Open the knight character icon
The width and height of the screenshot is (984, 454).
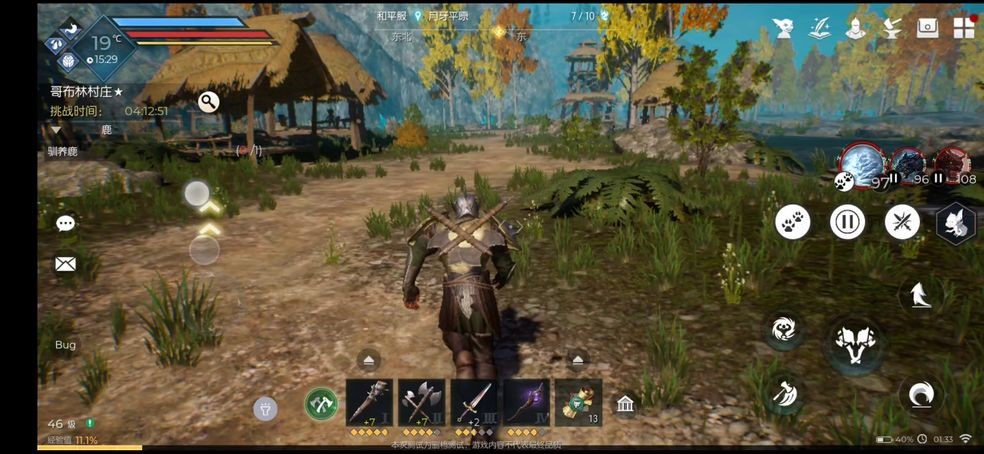[855, 28]
